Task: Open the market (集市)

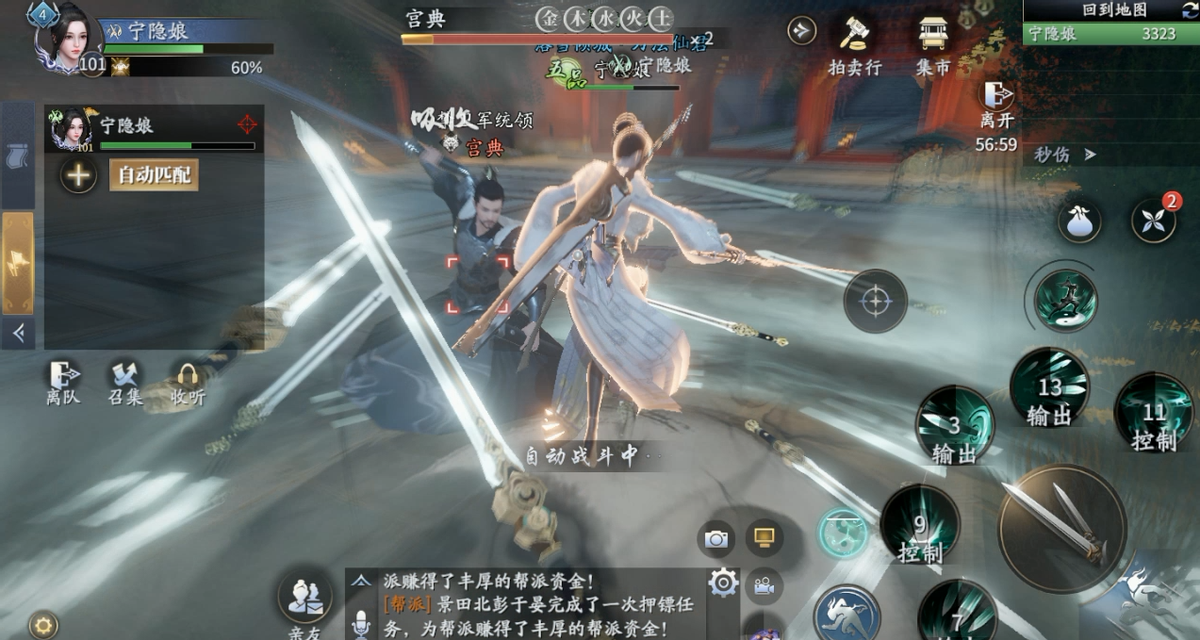Action: (932, 45)
